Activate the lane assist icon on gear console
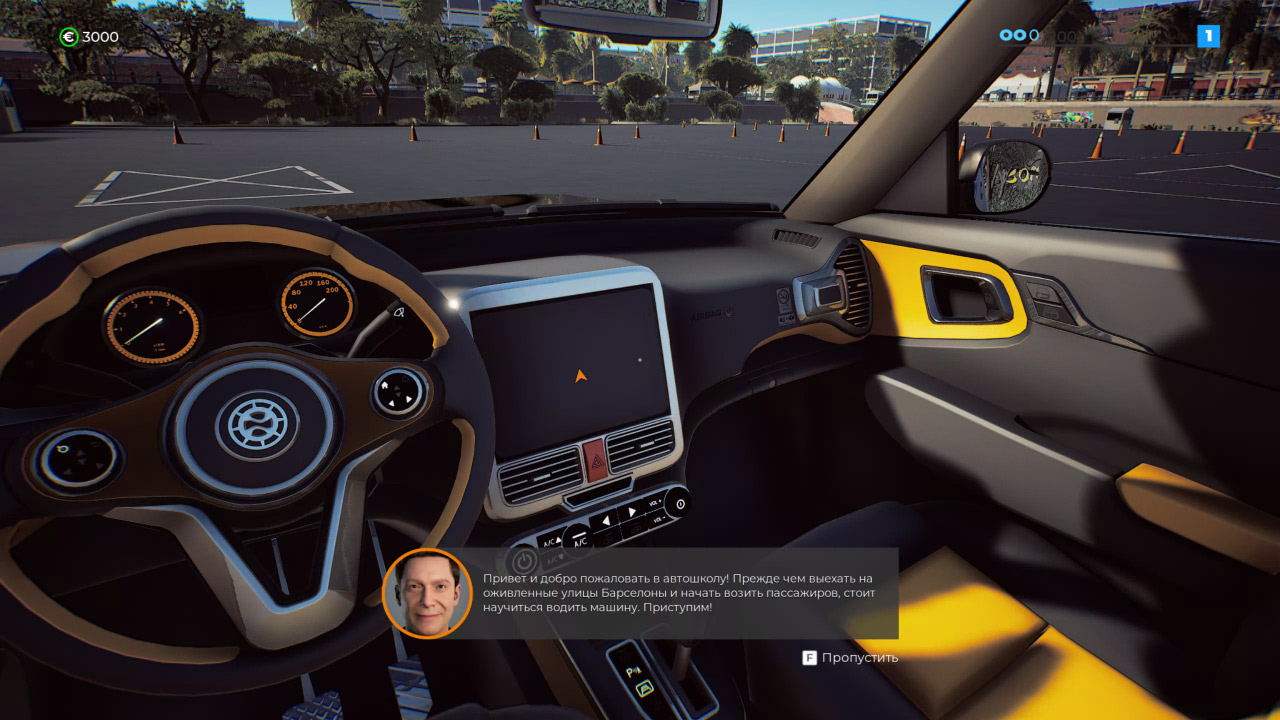This screenshot has width=1280, height=720. (x=644, y=688)
